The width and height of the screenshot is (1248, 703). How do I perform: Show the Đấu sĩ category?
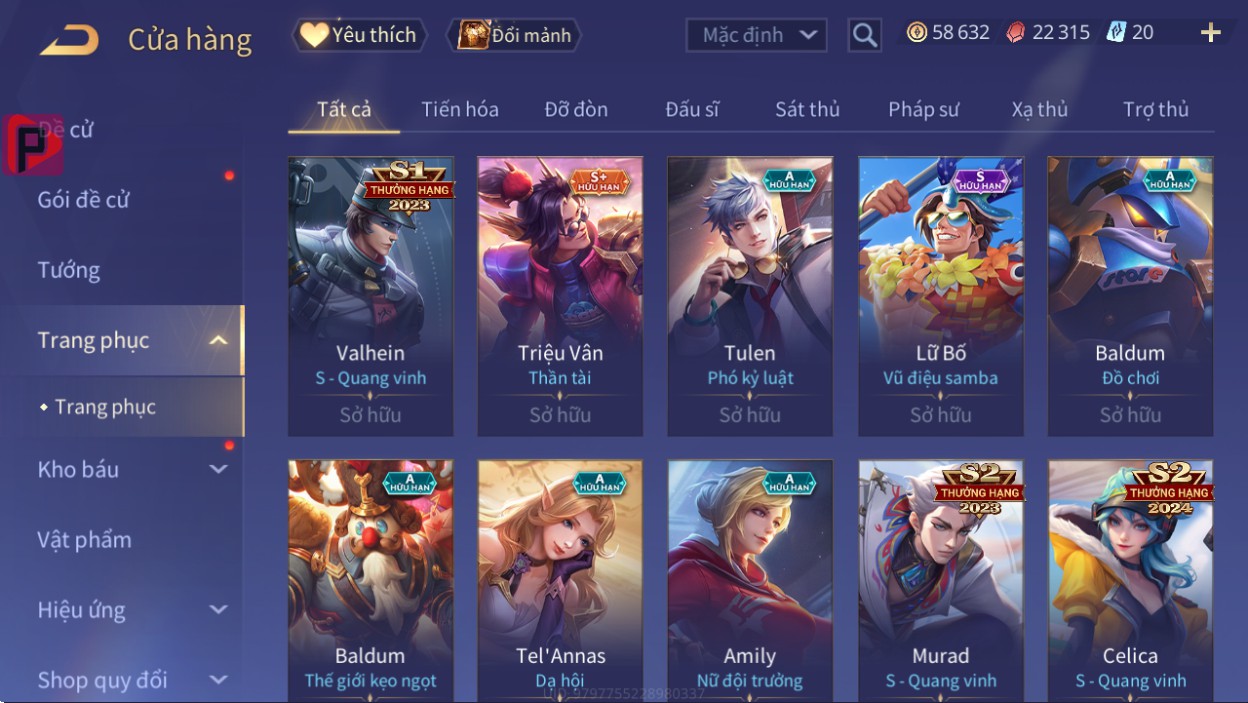(692, 109)
